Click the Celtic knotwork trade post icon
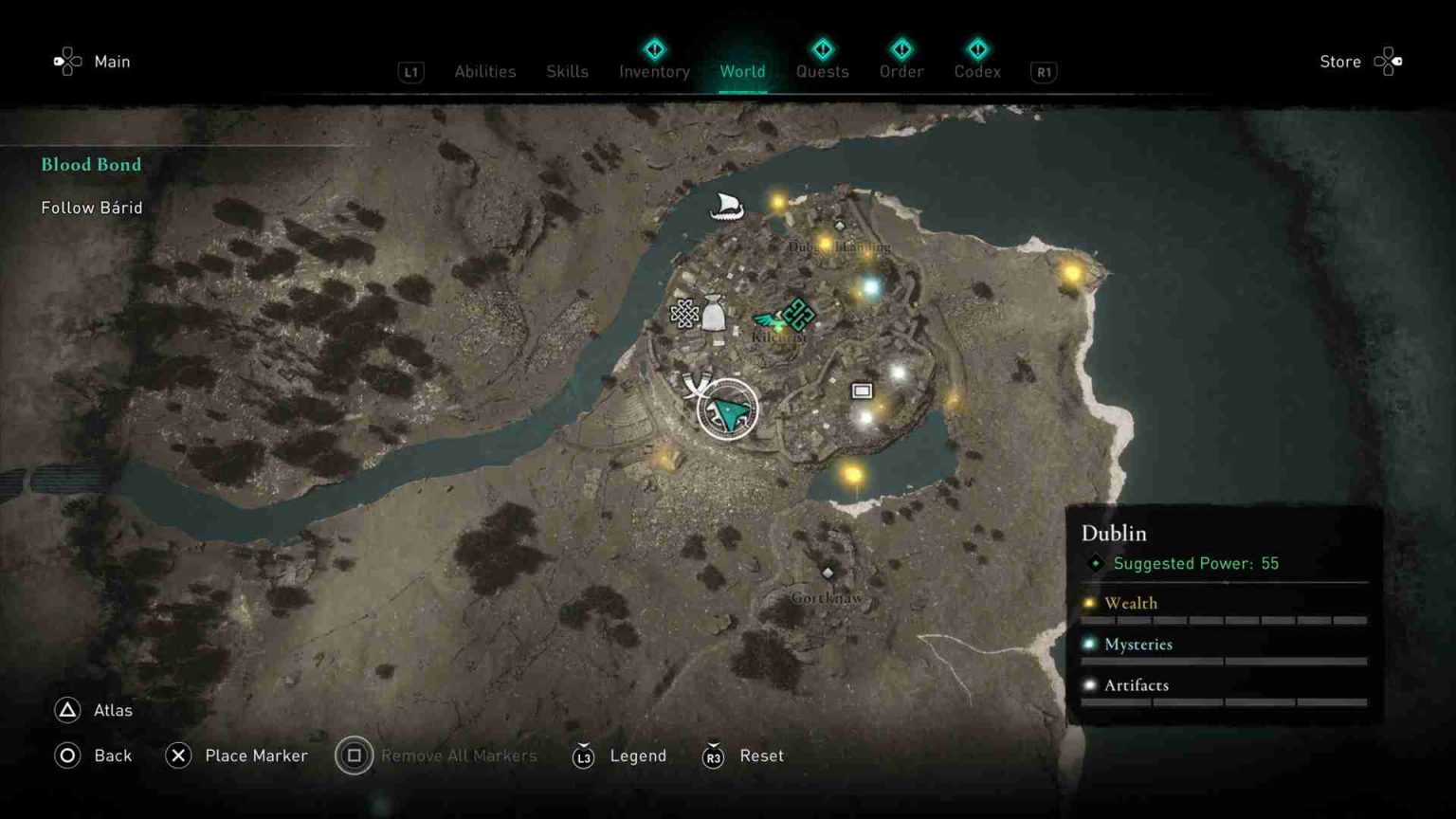This screenshot has height=819, width=1456. [684, 313]
